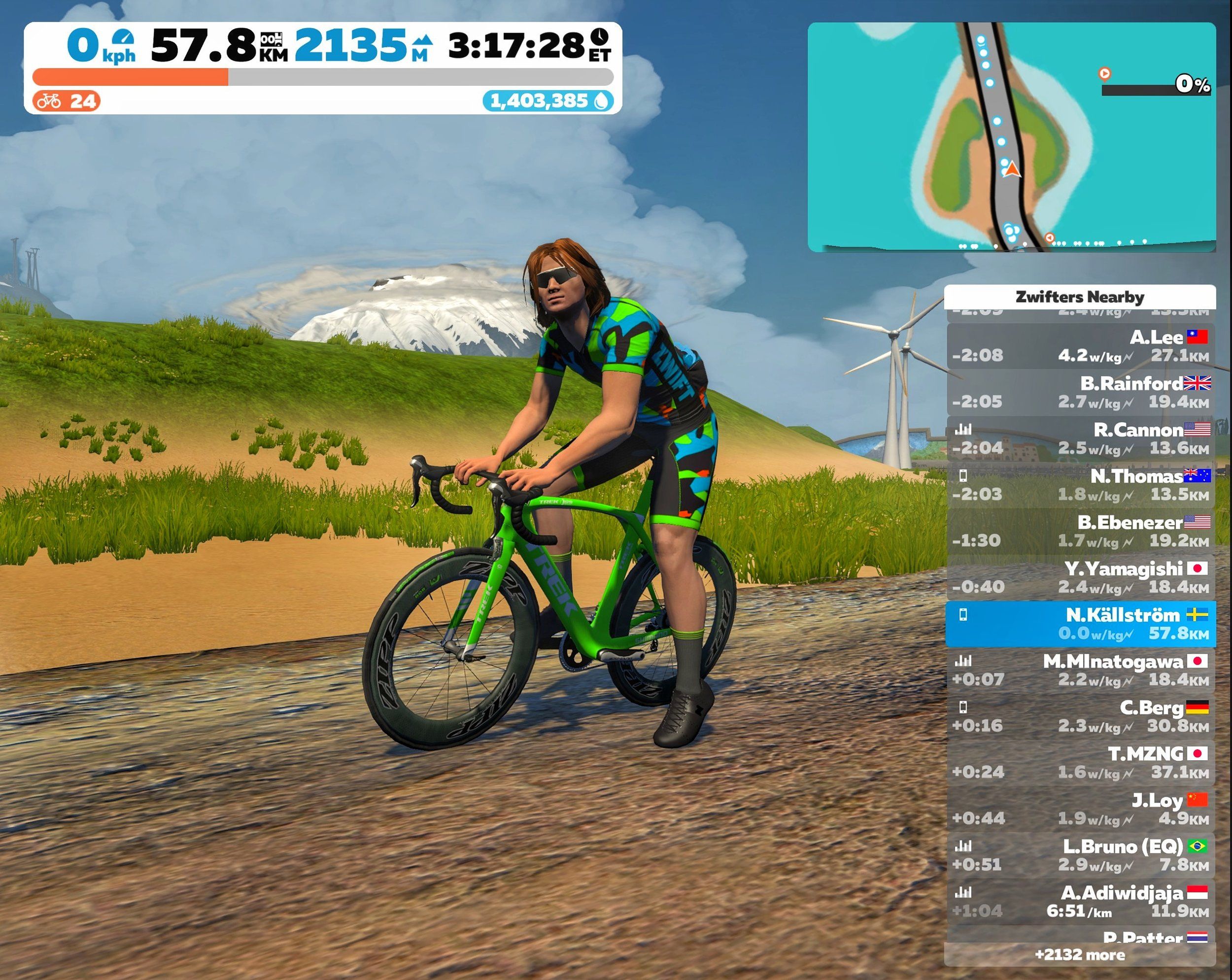The height and width of the screenshot is (980, 1232).
Task: Choose rider B.Rainford from the list
Action: point(1079,393)
